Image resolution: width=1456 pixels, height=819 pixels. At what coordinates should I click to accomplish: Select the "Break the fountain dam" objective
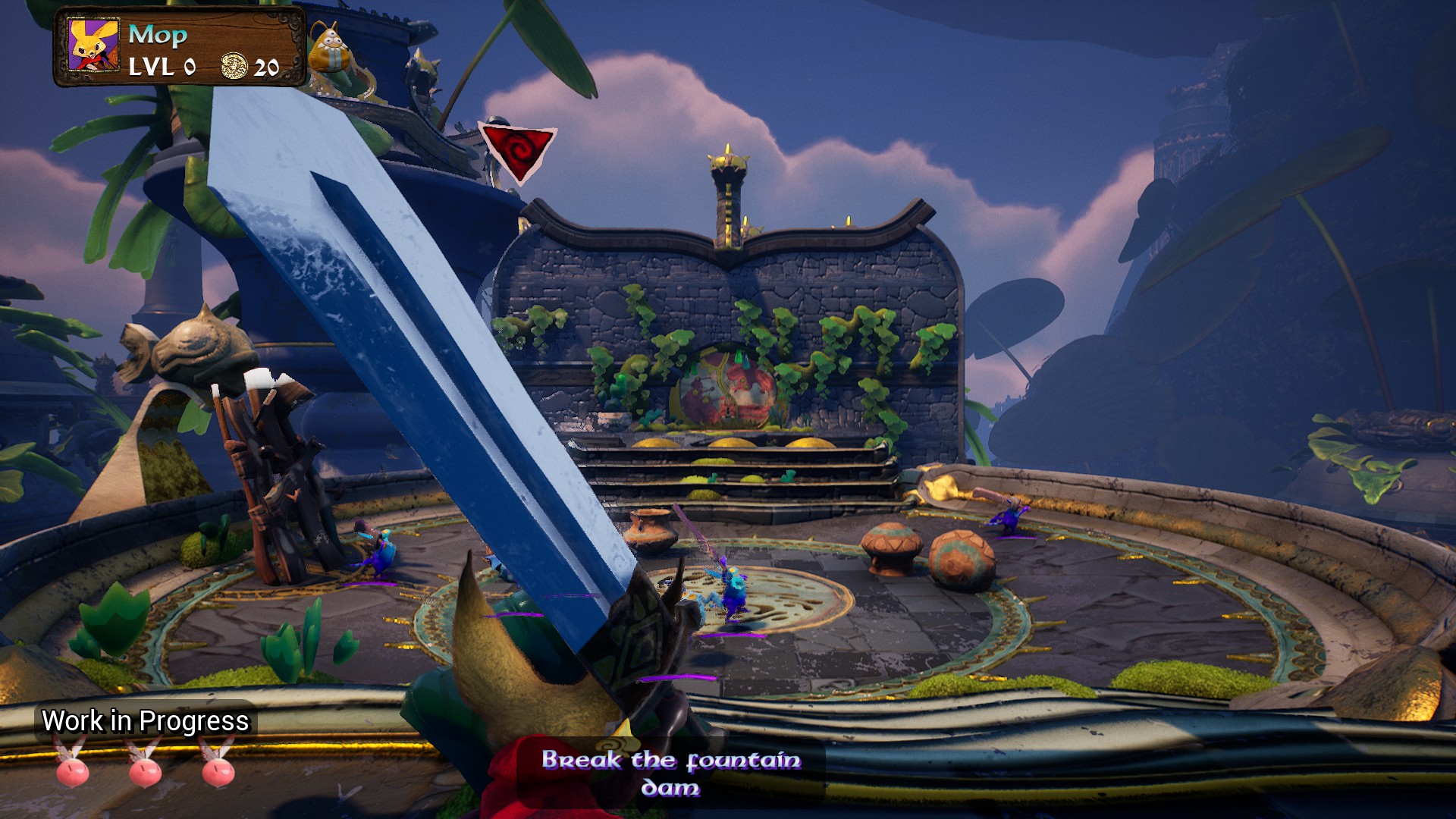coord(670,773)
